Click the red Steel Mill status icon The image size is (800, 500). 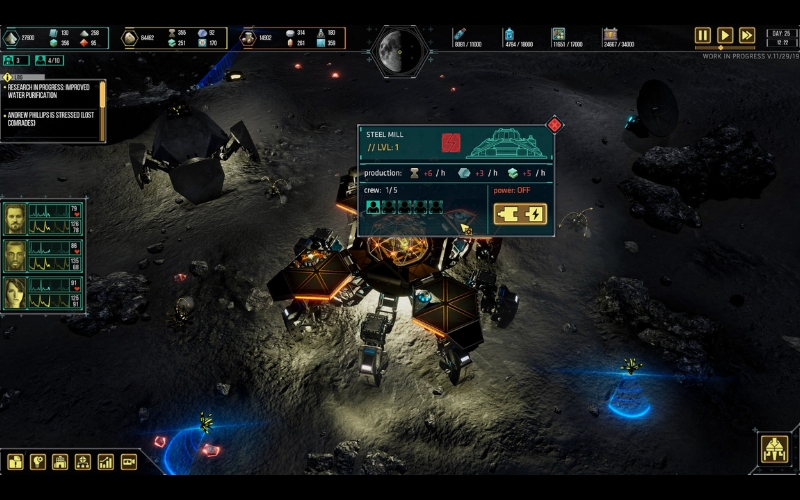click(x=451, y=143)
